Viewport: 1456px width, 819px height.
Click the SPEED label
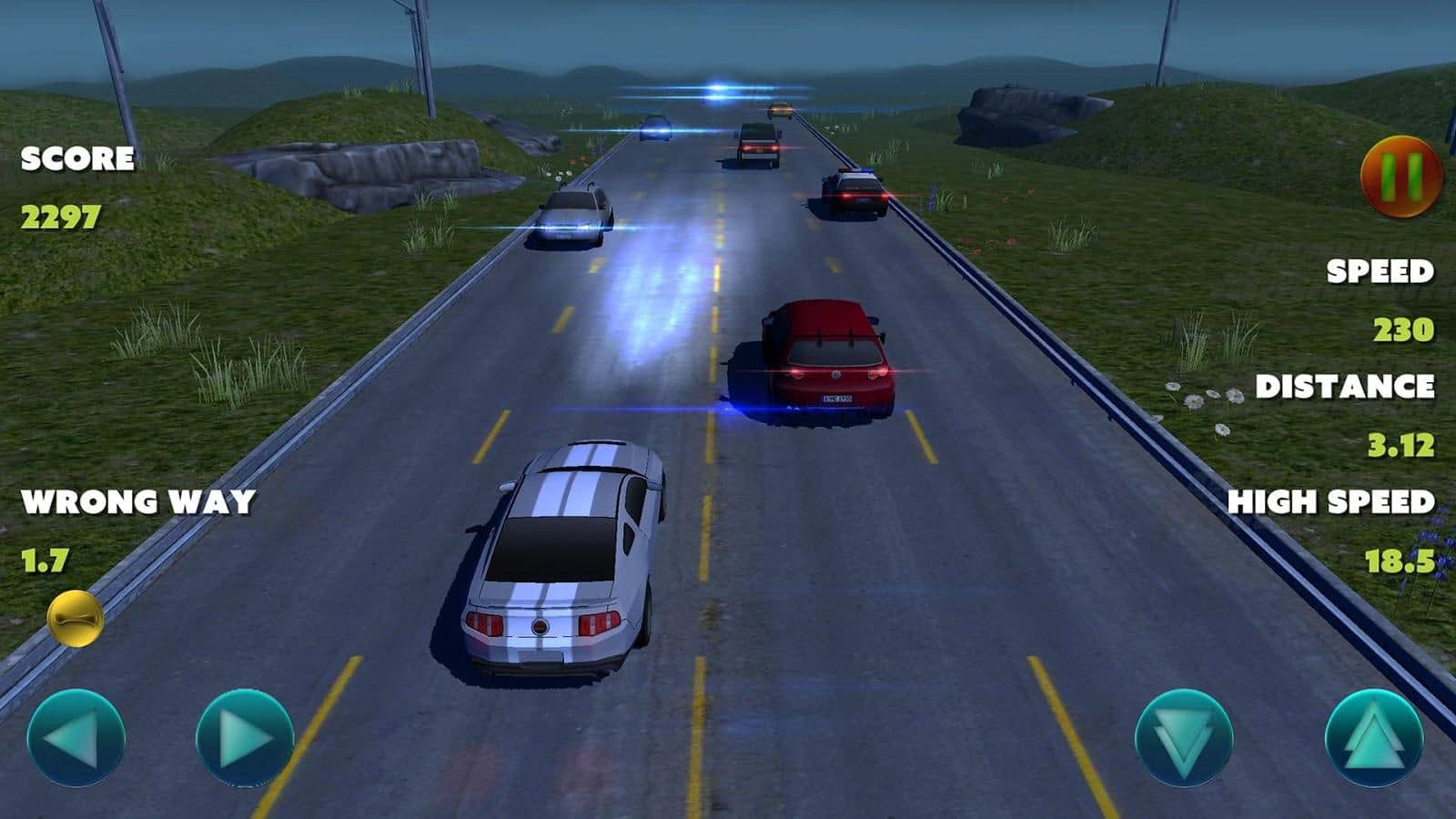[x=1380, y=270]
